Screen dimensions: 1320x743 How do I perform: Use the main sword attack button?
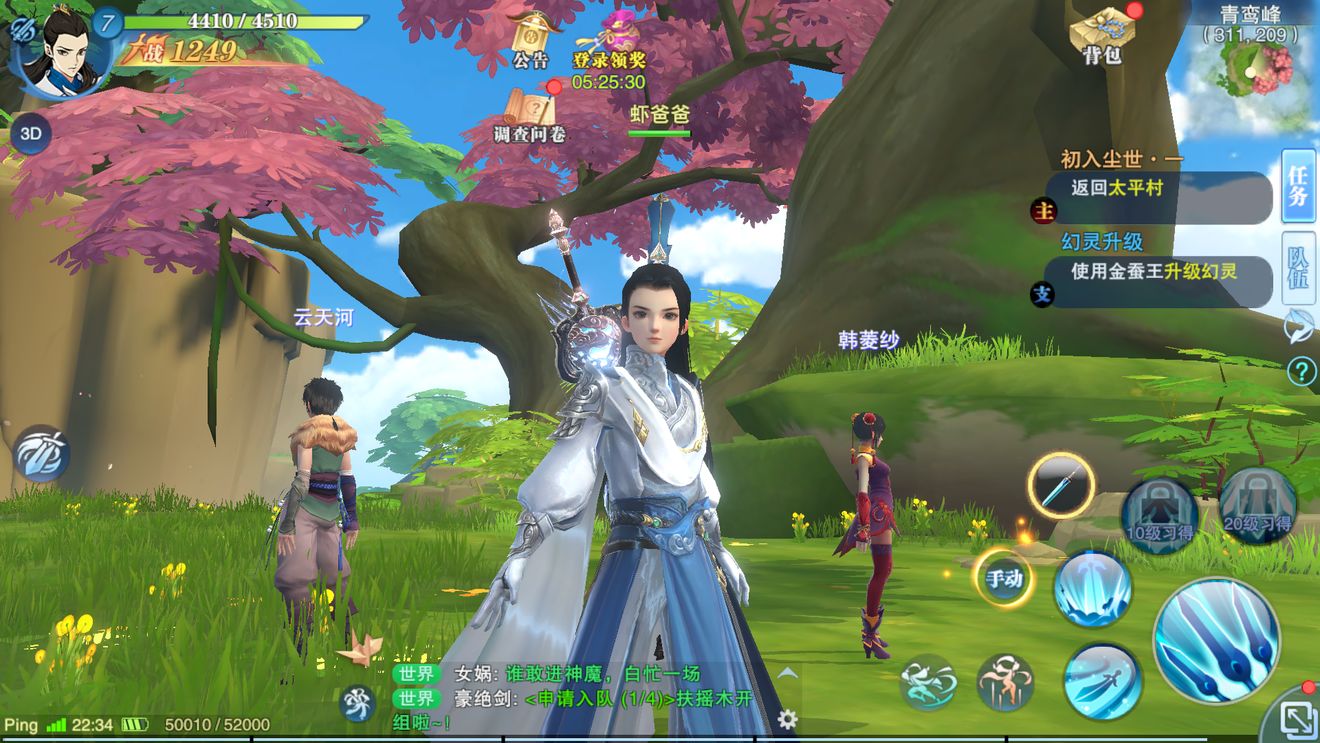1216,640
